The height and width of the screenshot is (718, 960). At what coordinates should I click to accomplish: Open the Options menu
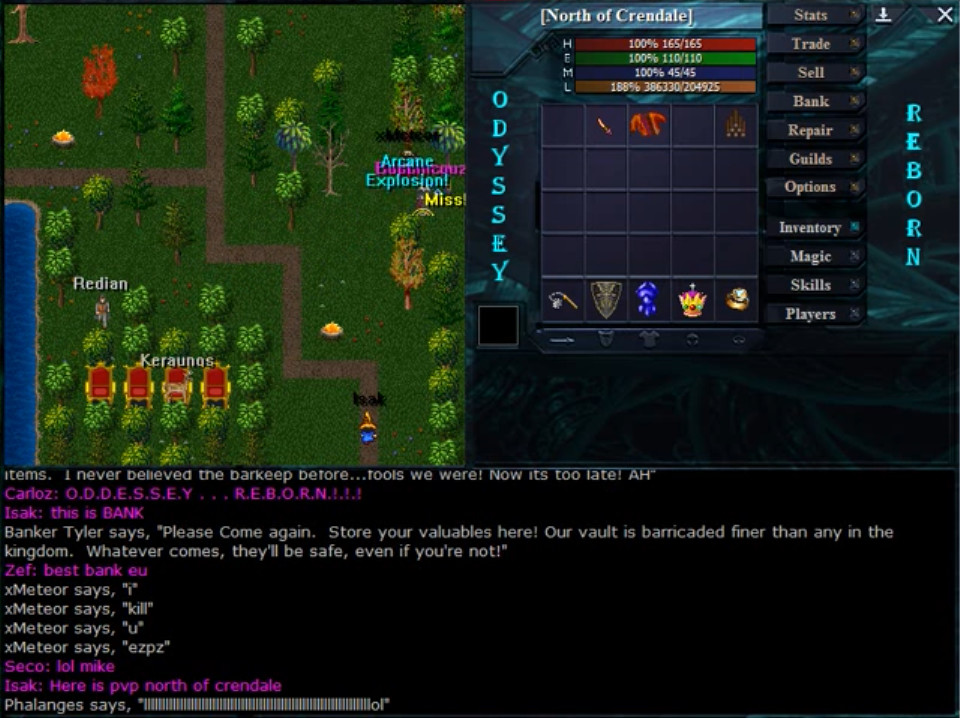(x=812, y=187)
